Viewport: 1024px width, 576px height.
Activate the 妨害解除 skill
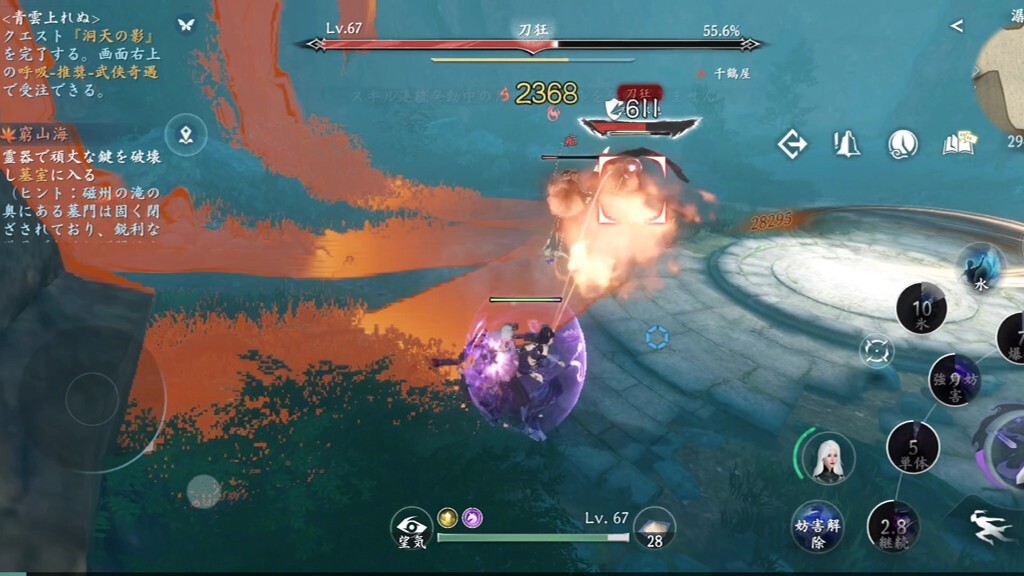point(817,527)
